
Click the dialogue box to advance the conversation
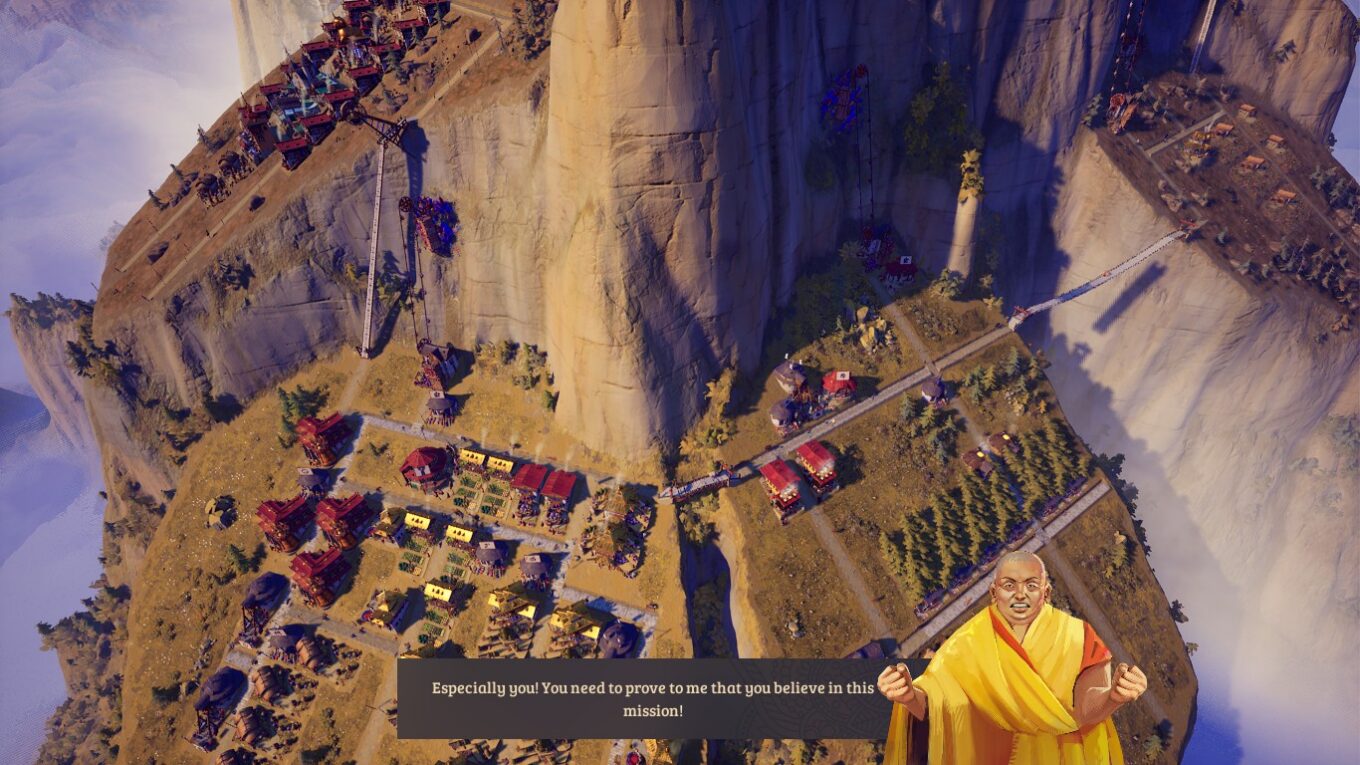[x=650, y=695]
